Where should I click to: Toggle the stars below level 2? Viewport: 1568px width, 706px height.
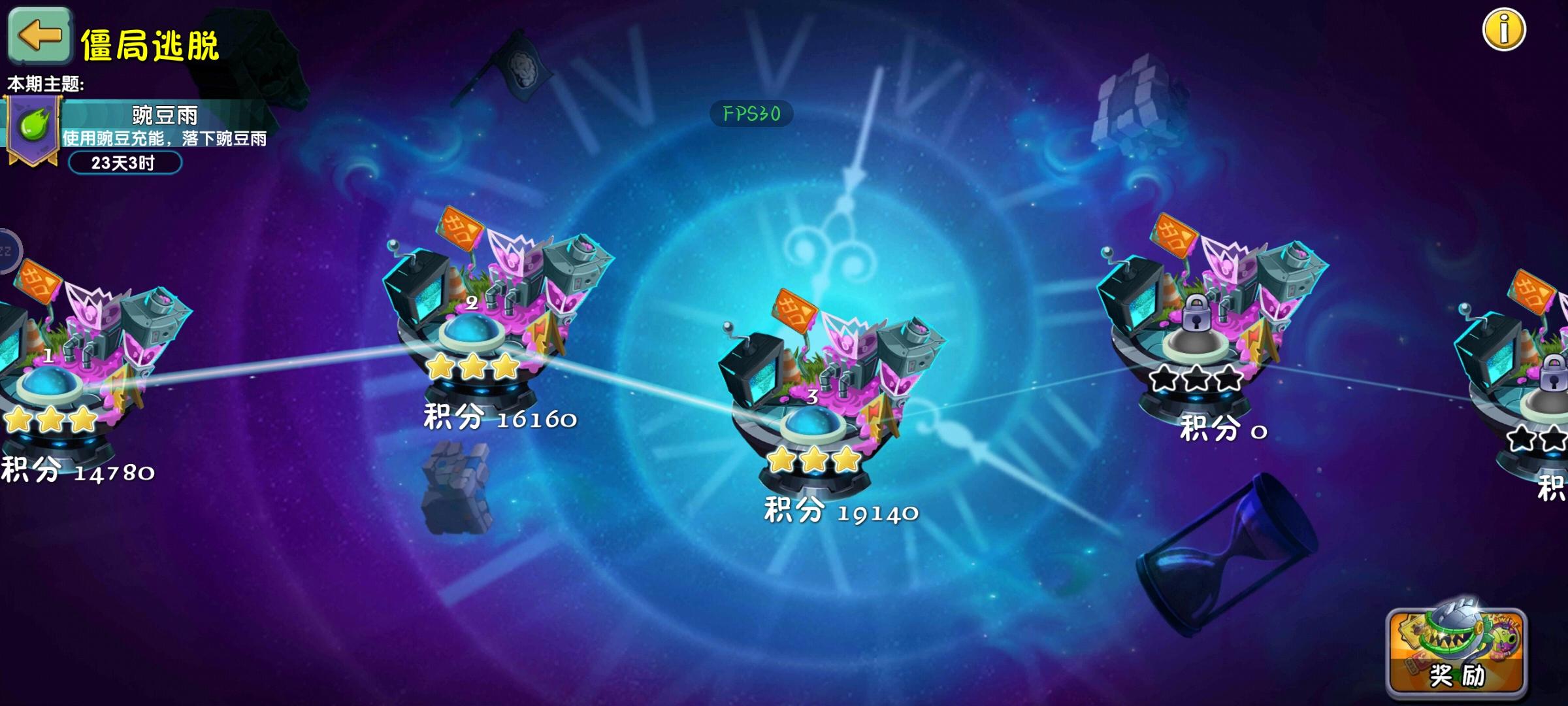[472, 367]
